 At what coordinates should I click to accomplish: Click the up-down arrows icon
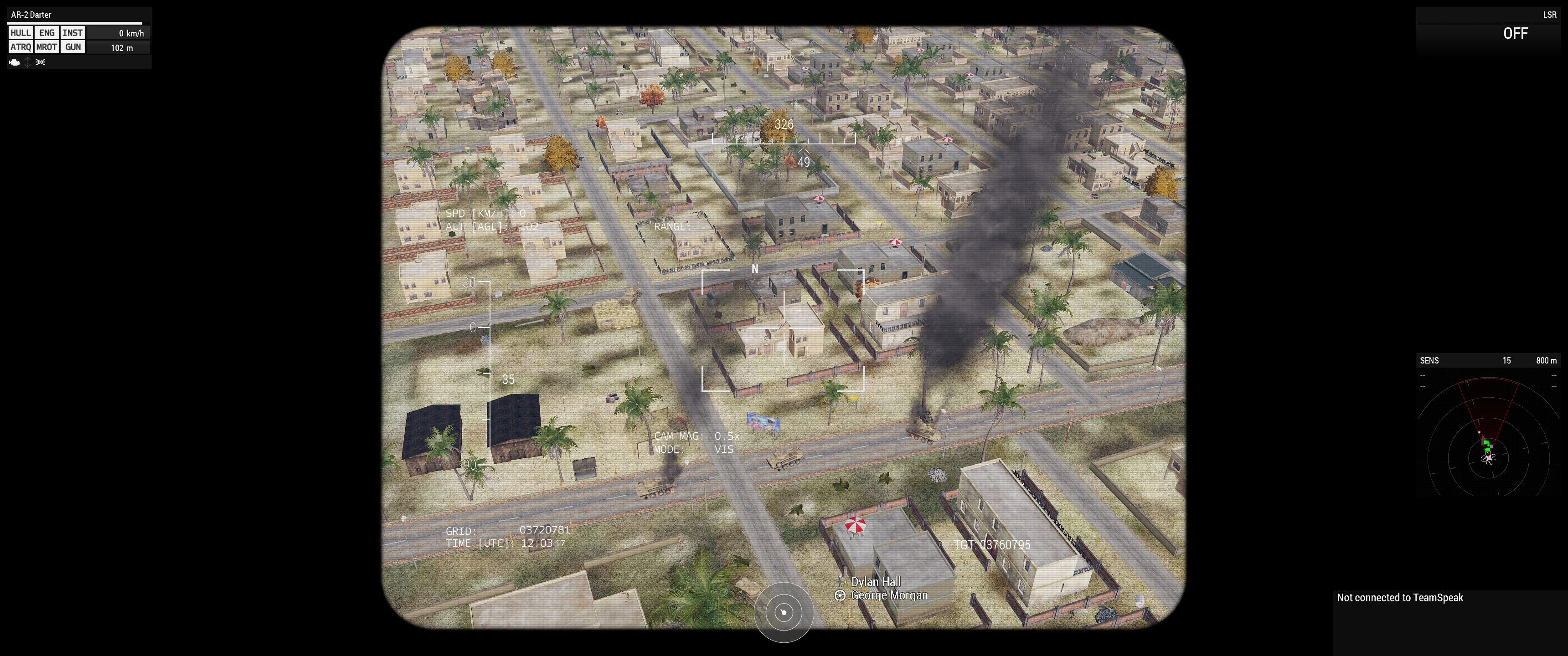coord(27,62)
